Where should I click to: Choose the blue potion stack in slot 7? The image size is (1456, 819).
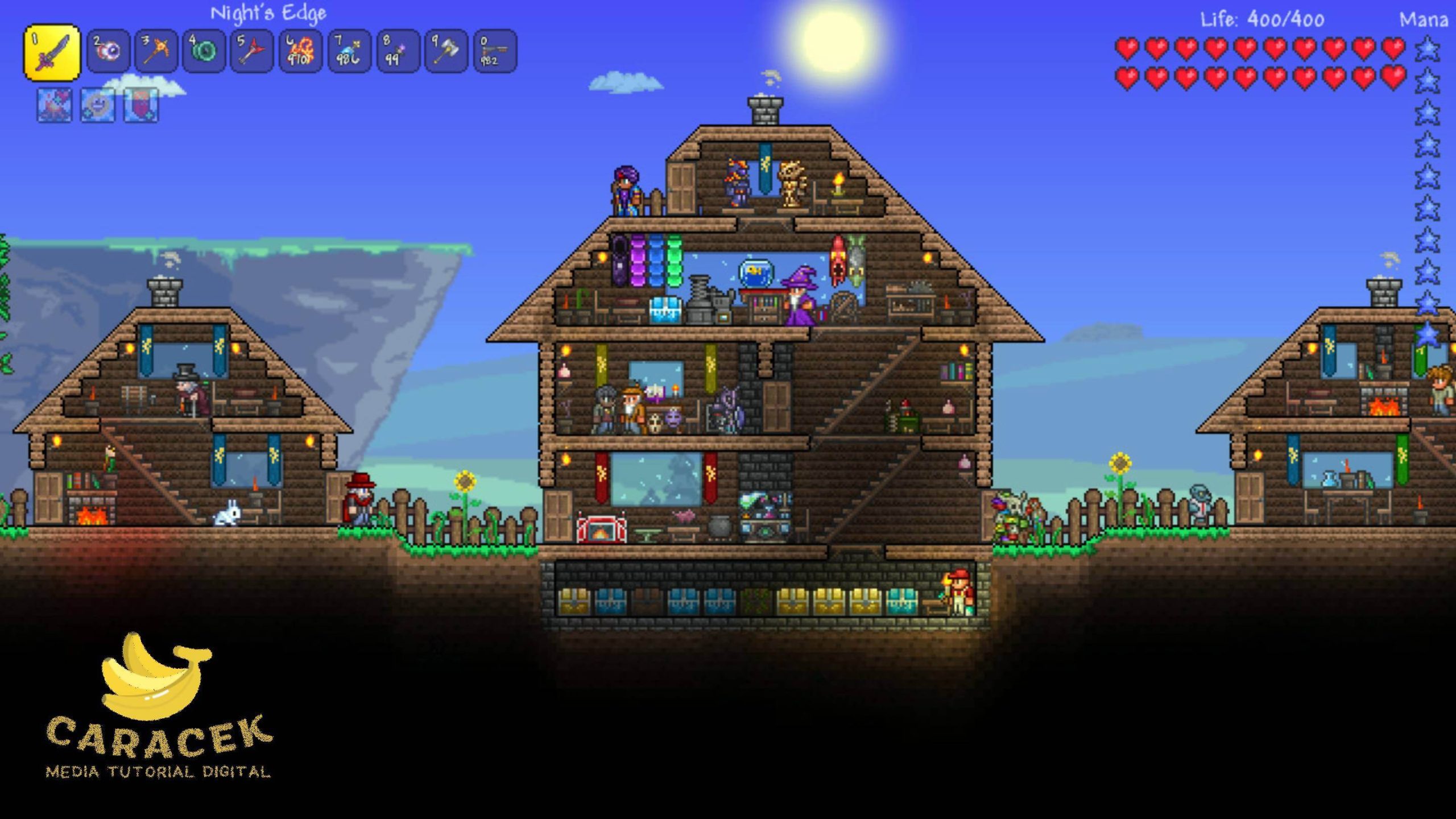pos(349,52)
